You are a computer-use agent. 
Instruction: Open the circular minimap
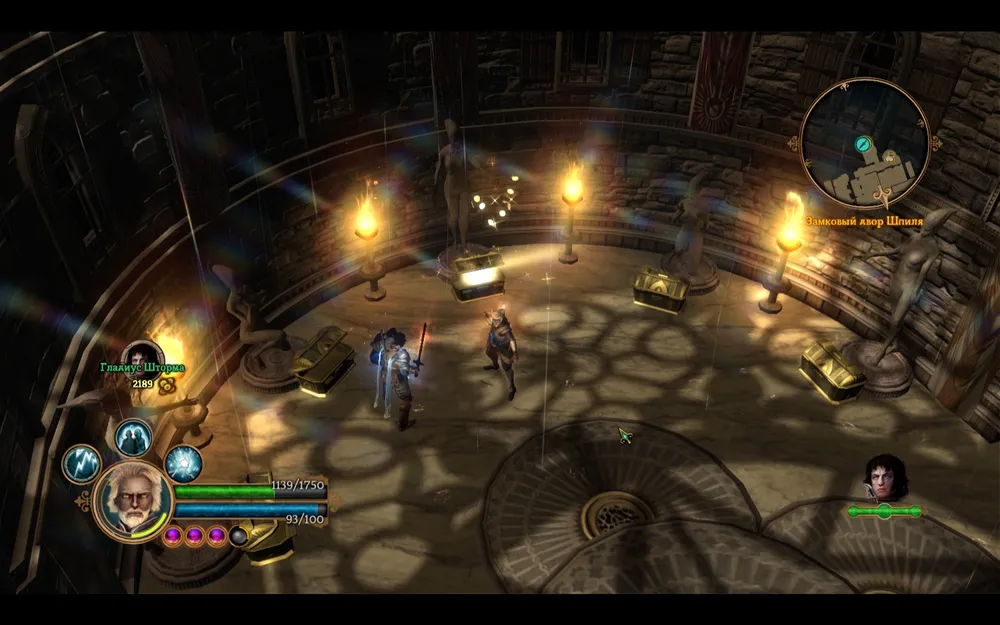(866, 144)
